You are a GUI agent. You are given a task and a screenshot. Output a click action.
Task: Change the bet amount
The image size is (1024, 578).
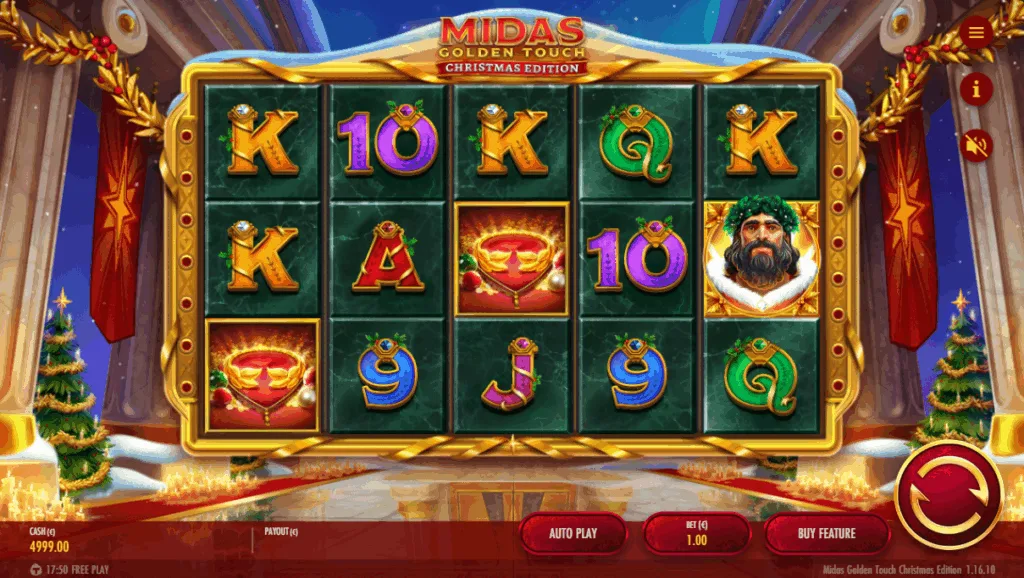coord(696,533)
